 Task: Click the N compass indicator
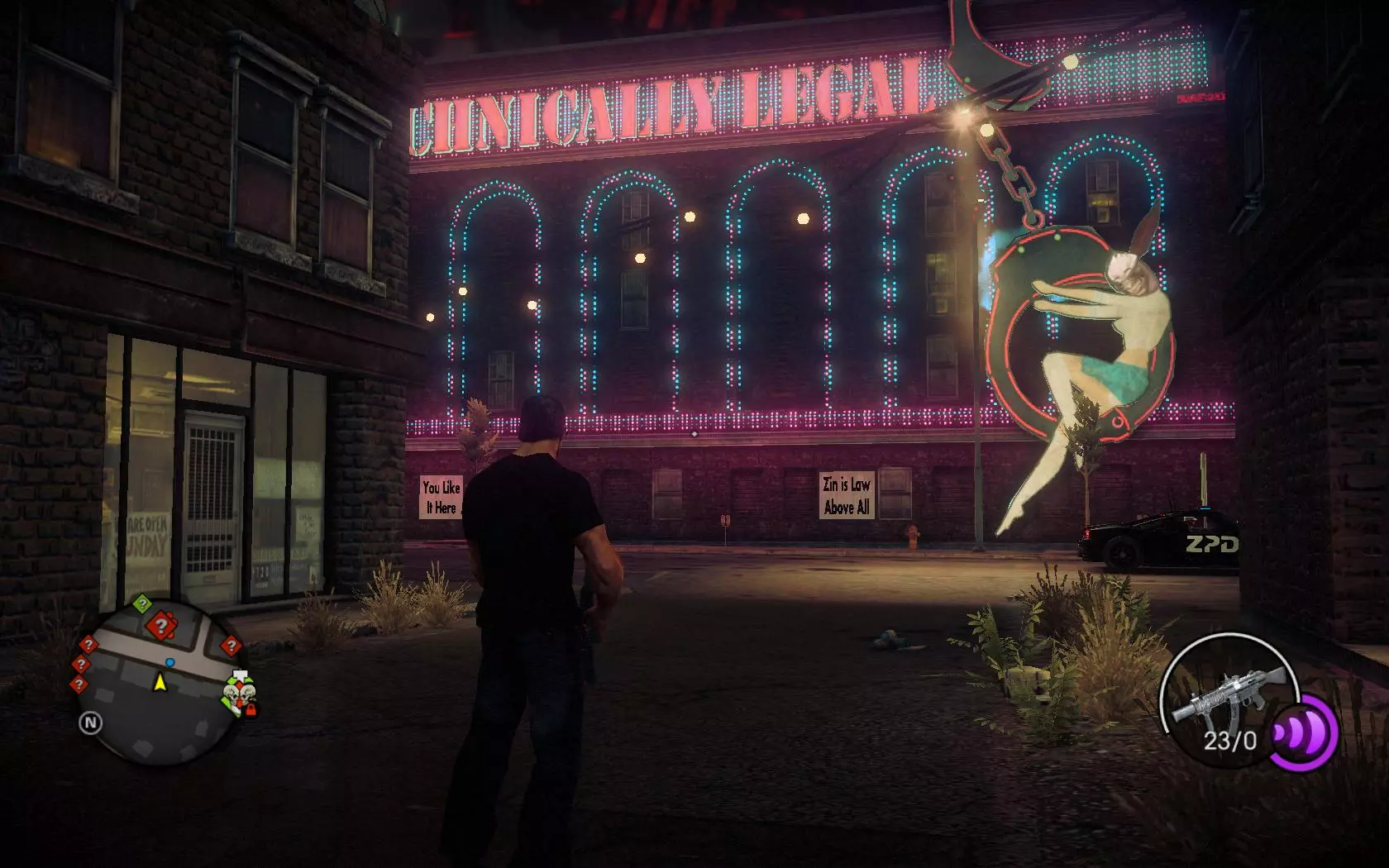pos(90,723)
